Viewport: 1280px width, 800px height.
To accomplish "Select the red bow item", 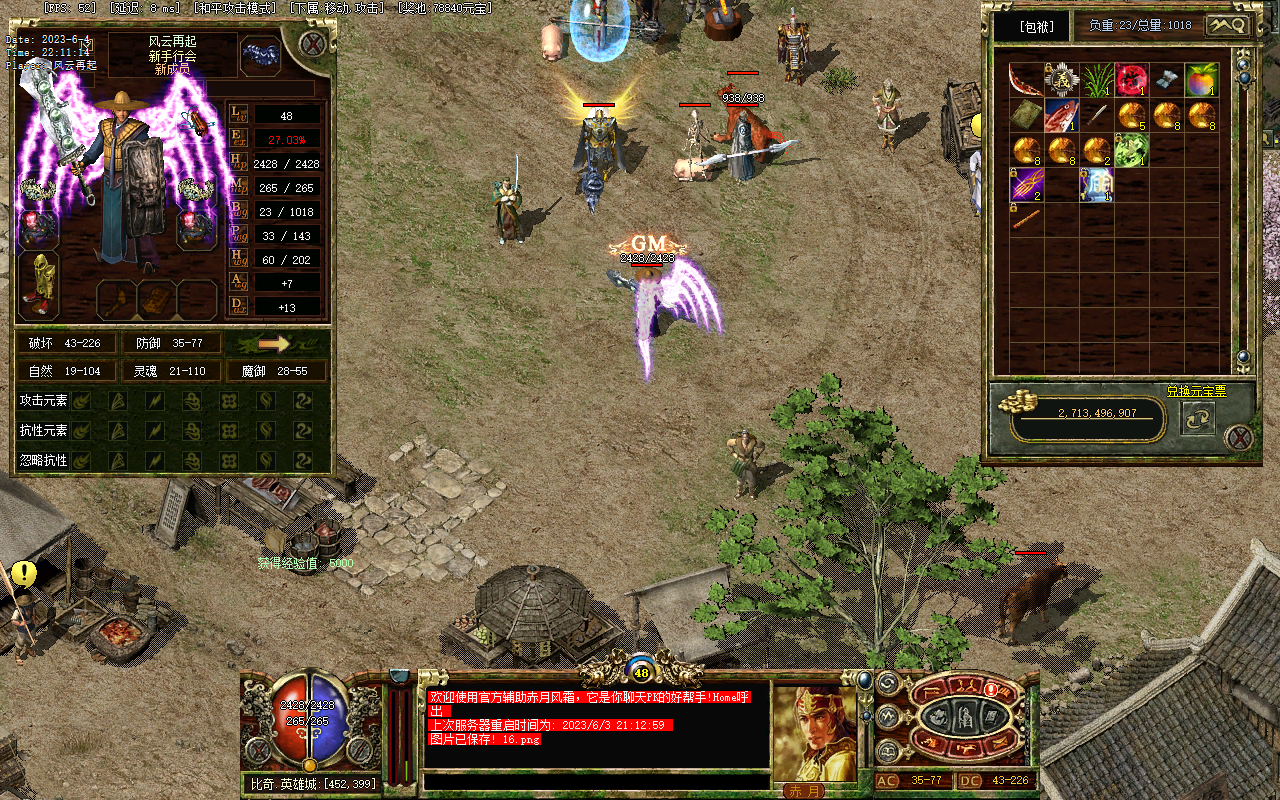I will click(1026, 79).
